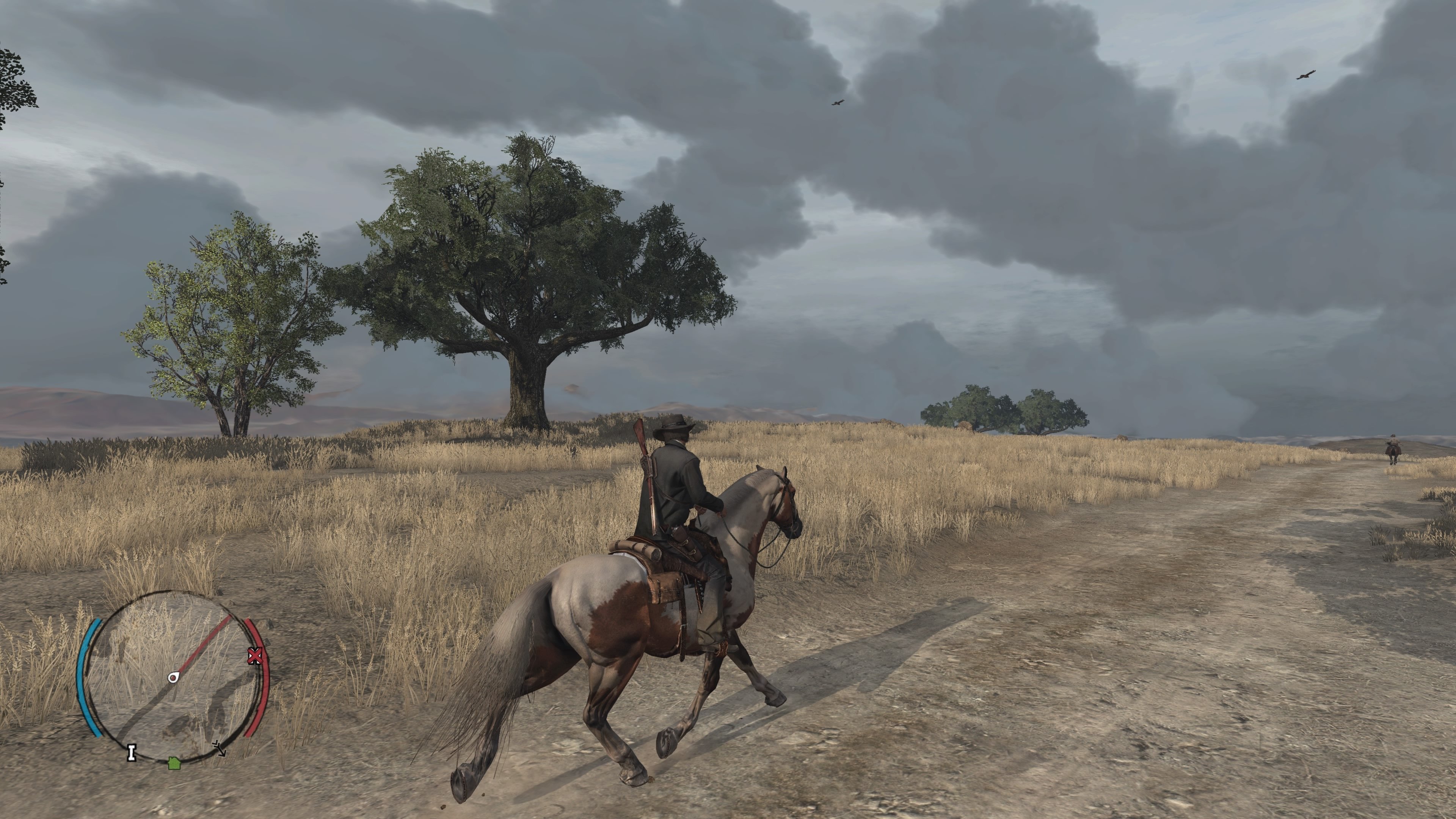
Task: Click the green safehouse icon on the radar
Action: tap(175, 764)
